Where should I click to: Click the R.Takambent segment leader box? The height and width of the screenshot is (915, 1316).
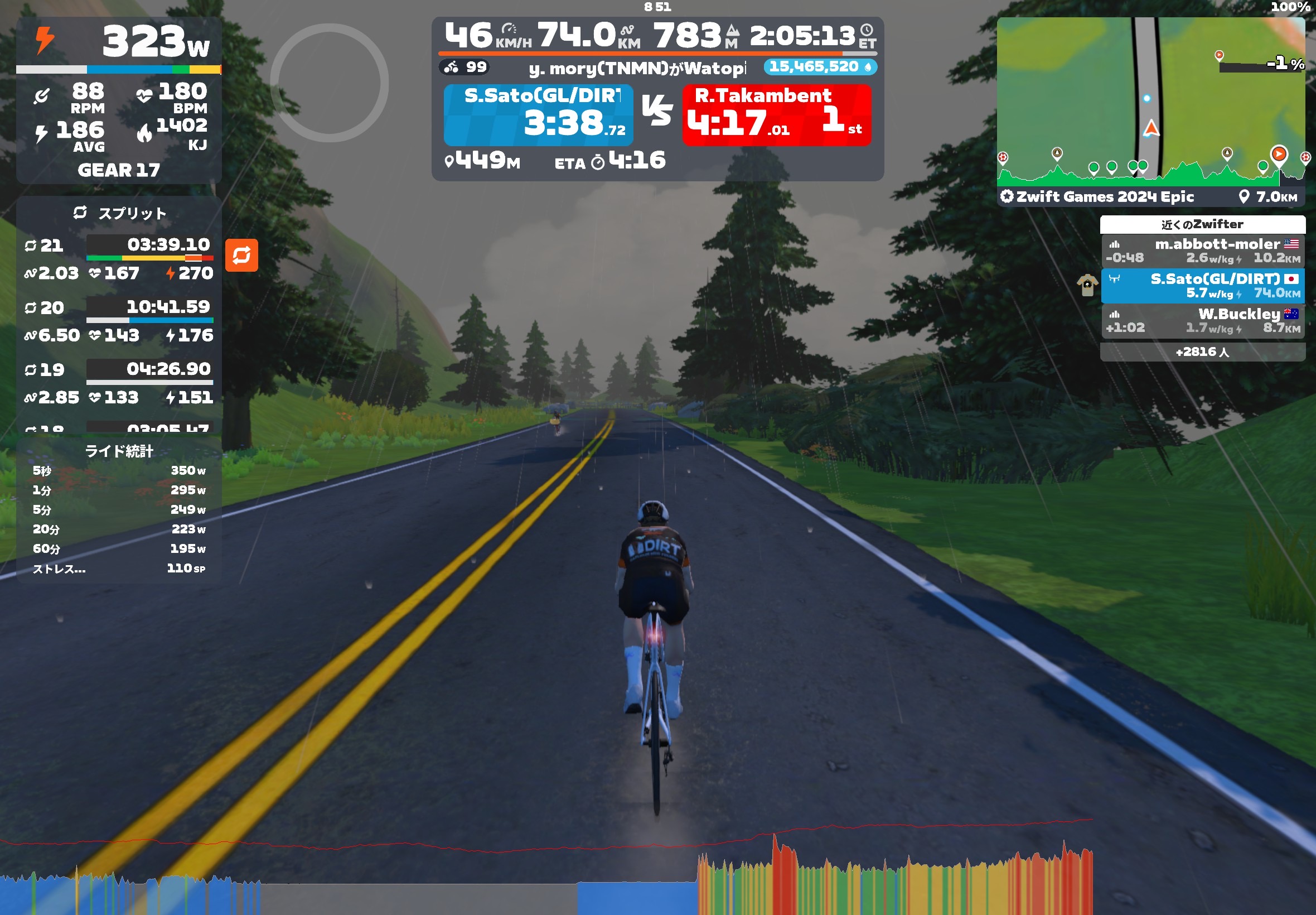coord(776,115)
